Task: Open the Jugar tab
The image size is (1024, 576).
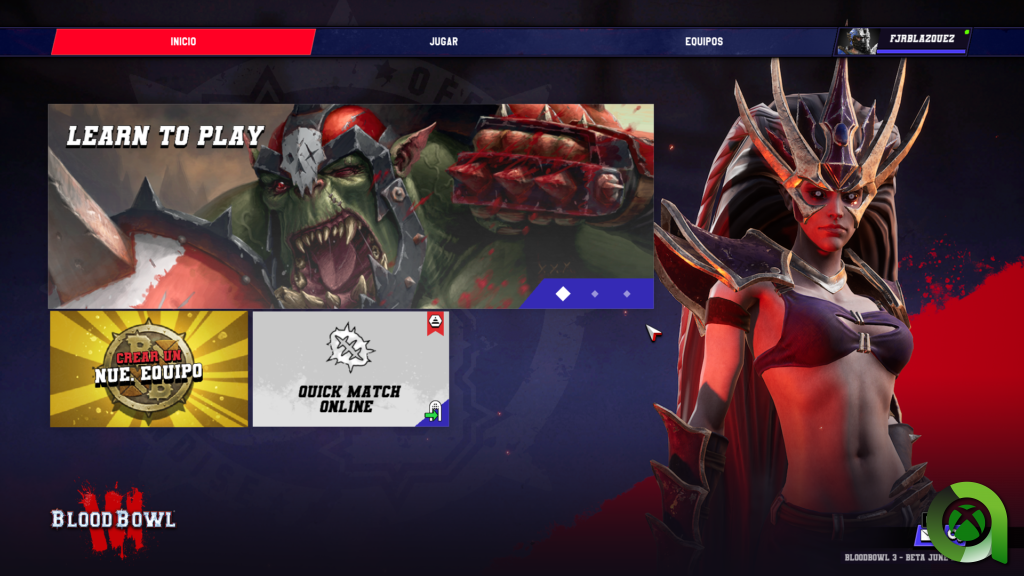Action: point(443,42)
